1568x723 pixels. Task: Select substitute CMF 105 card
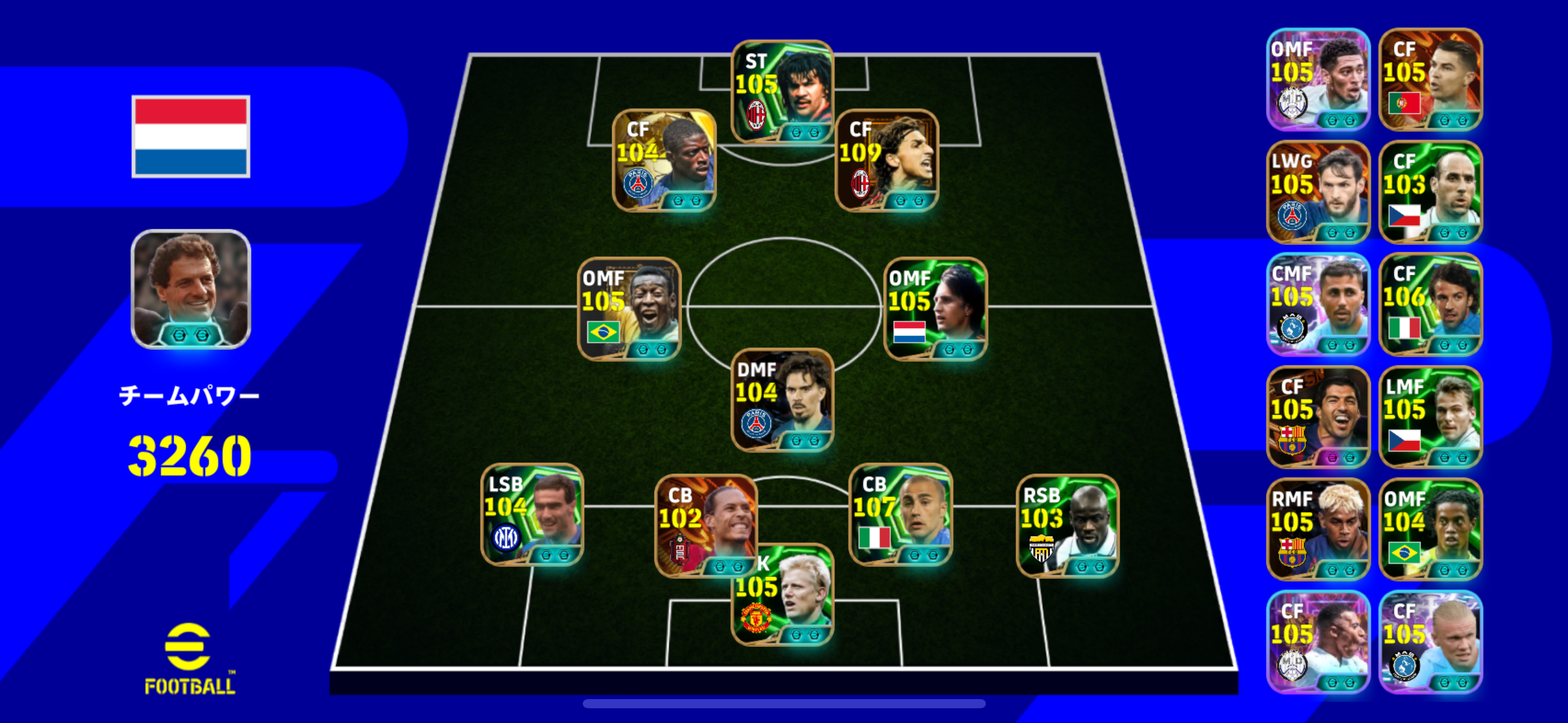(1318, 304)
